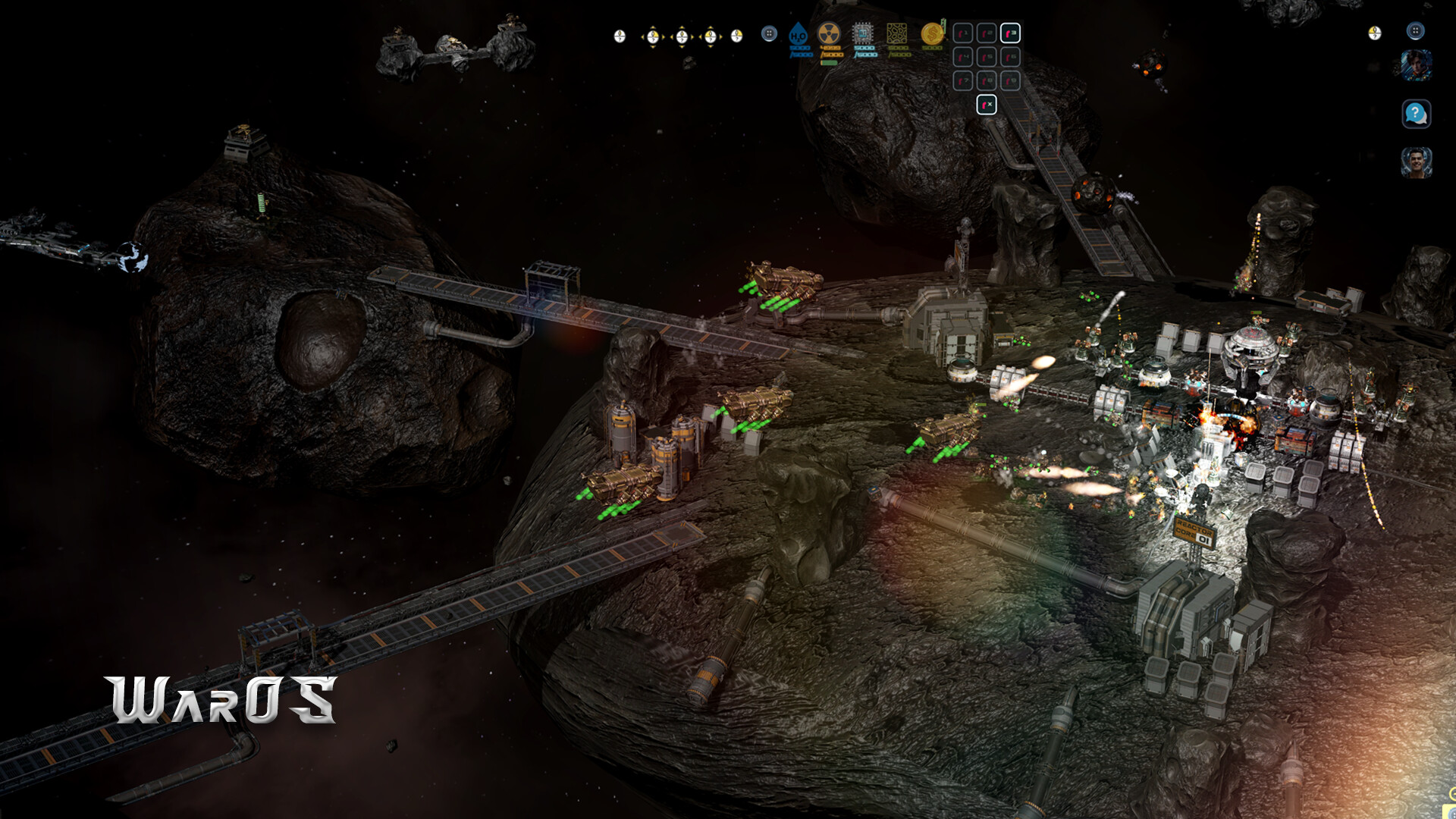The height and width of the screenshot is (819, 1456).
Task: Select the dark-haired pilot portrait
Action: coord(1416,65)
